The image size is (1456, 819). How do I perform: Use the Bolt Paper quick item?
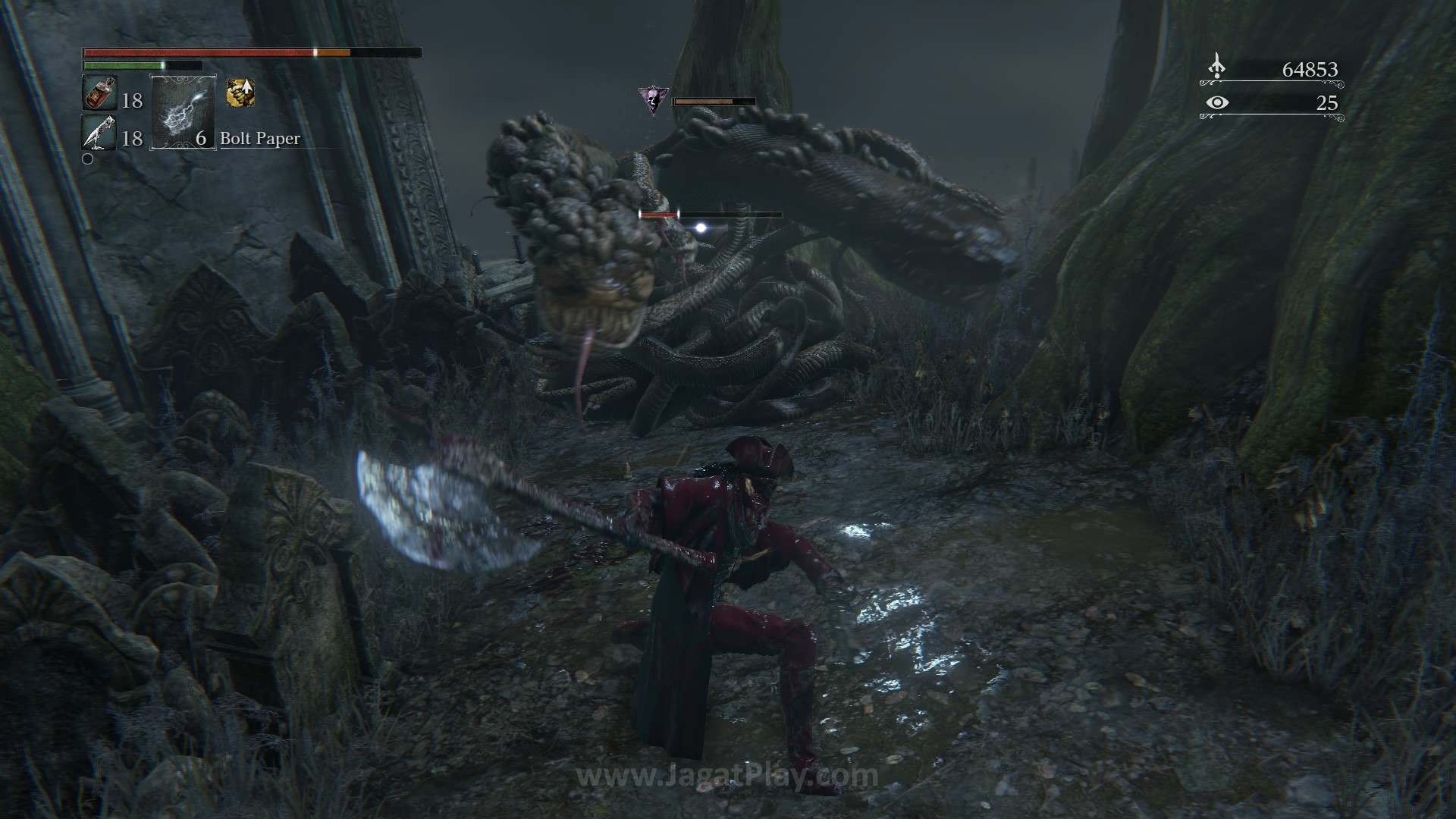[x=184, y=112]
